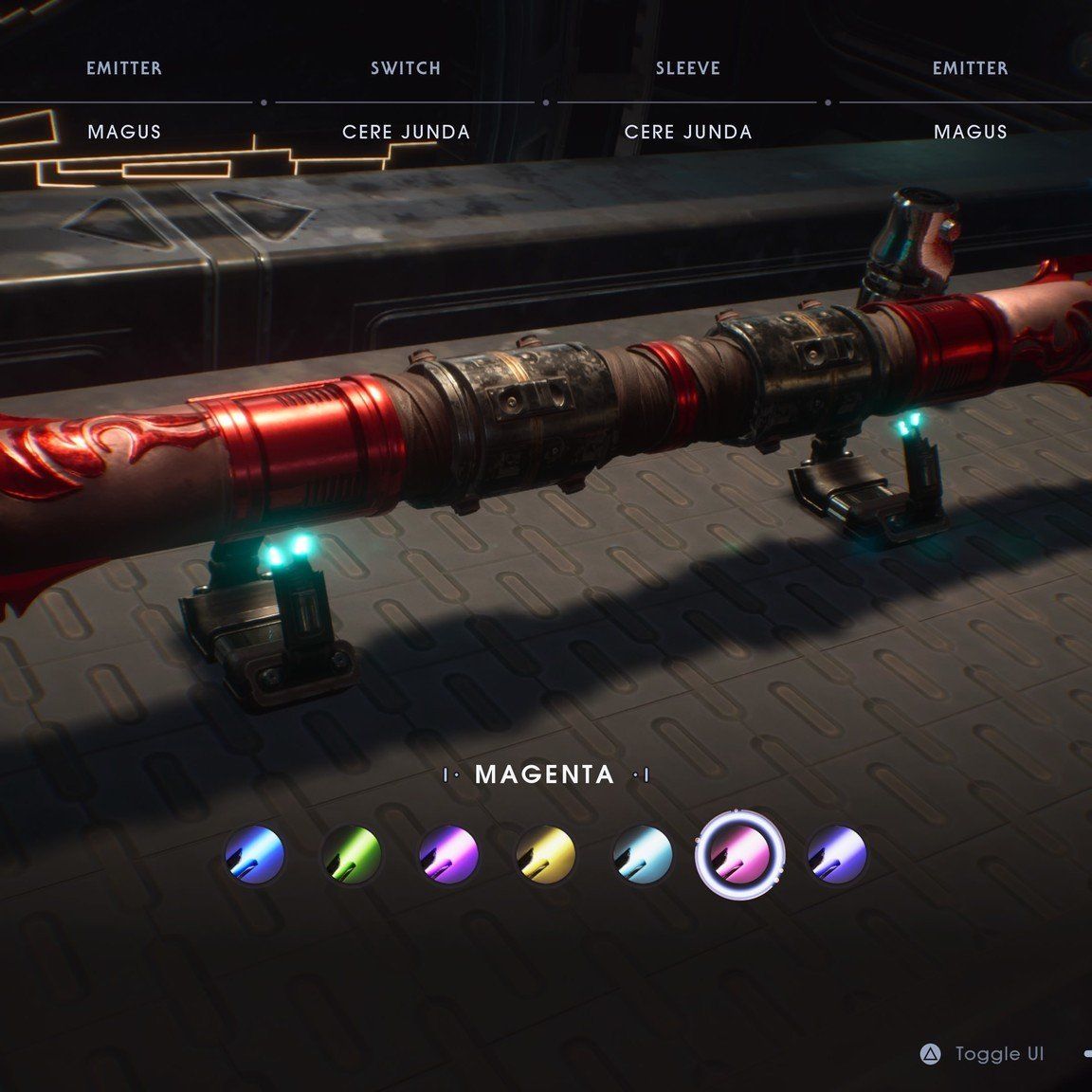Pick the yellow blade color swatch
1092x1092 pixels.
pyautogui.click(x=546, y=854)
